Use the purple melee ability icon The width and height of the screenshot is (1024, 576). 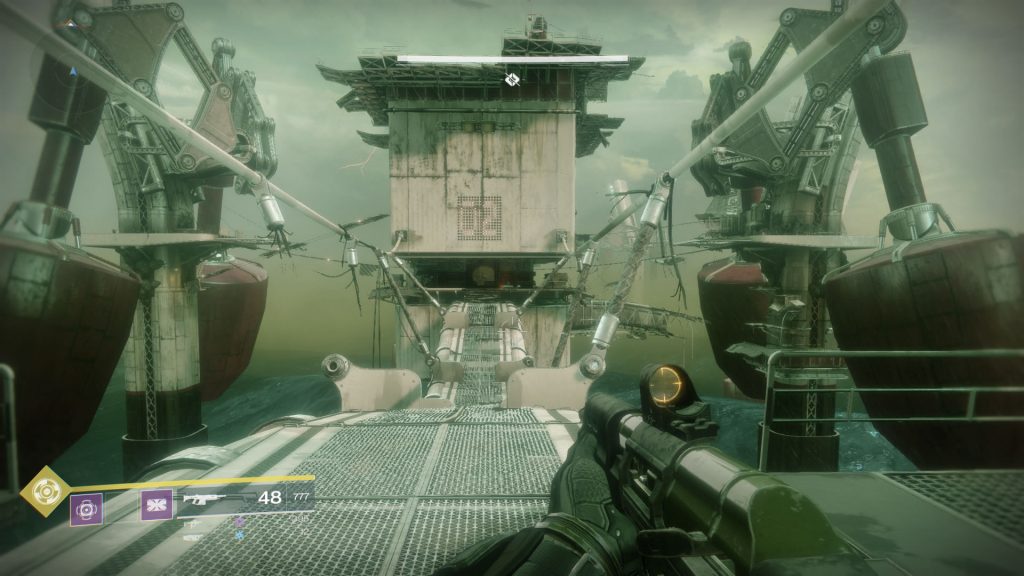pos(155,506)
